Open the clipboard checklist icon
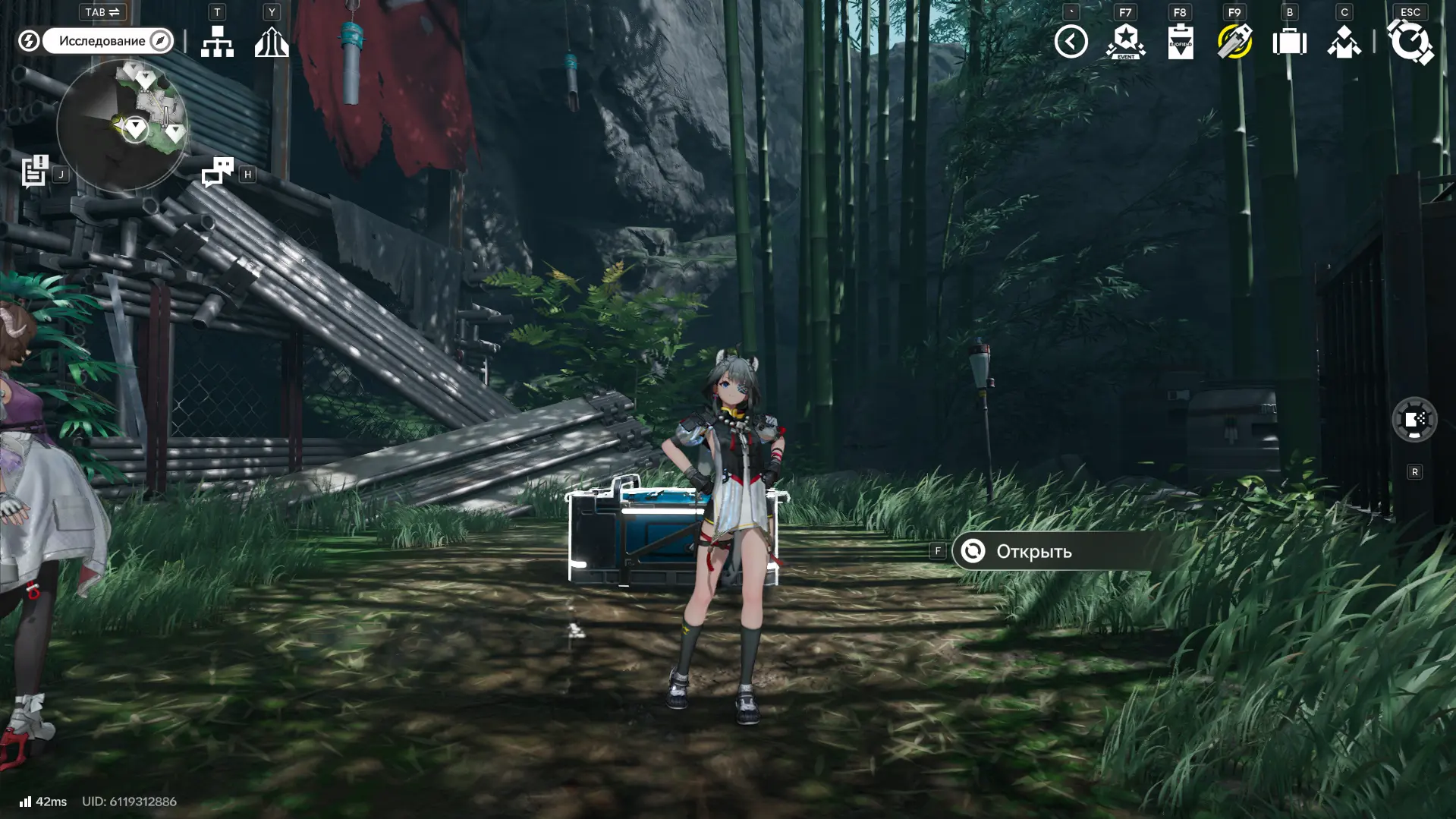This screenshot has height=819, width=1456. [1180, 42]
